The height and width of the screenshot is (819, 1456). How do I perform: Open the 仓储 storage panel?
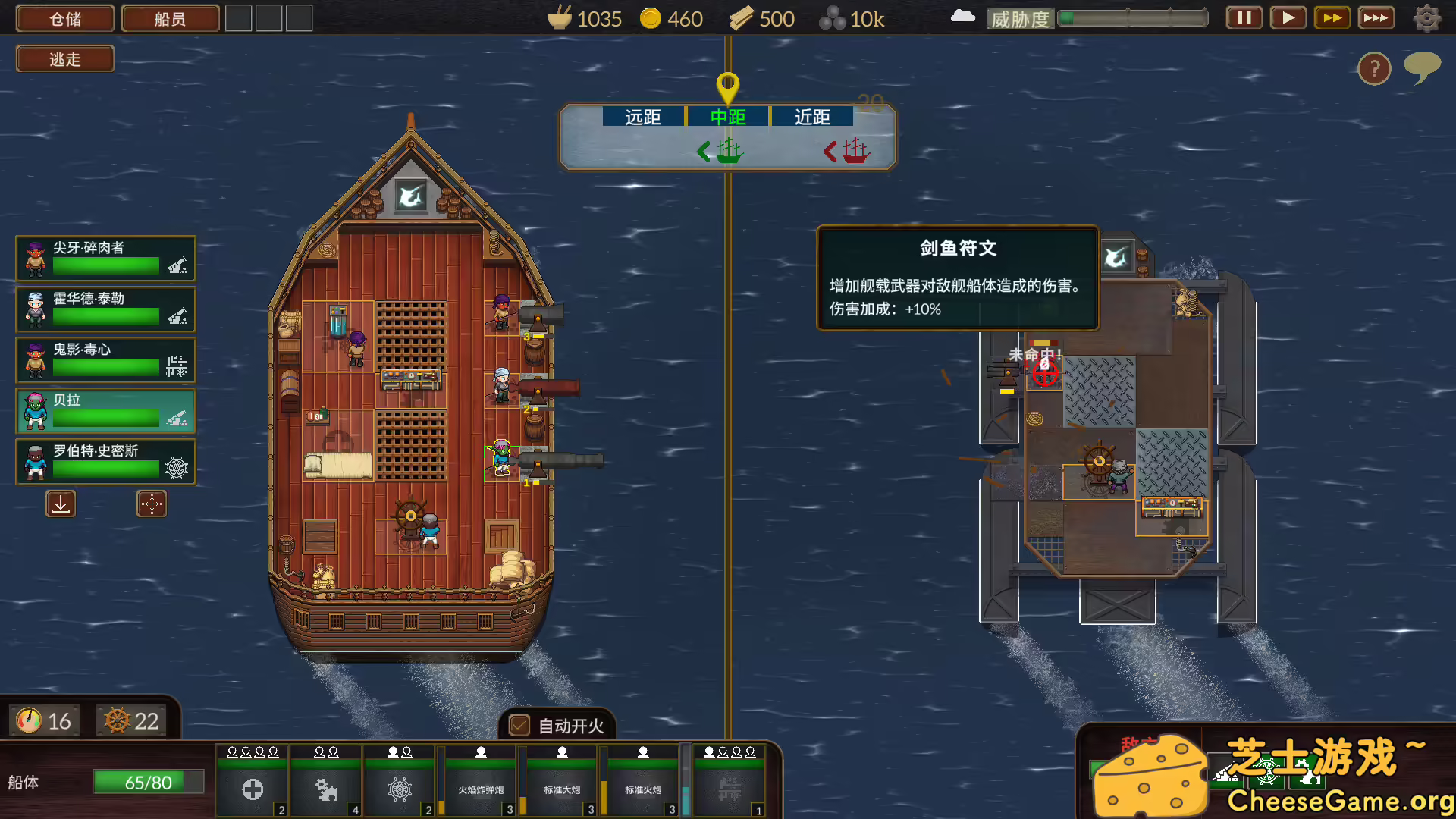64,18
